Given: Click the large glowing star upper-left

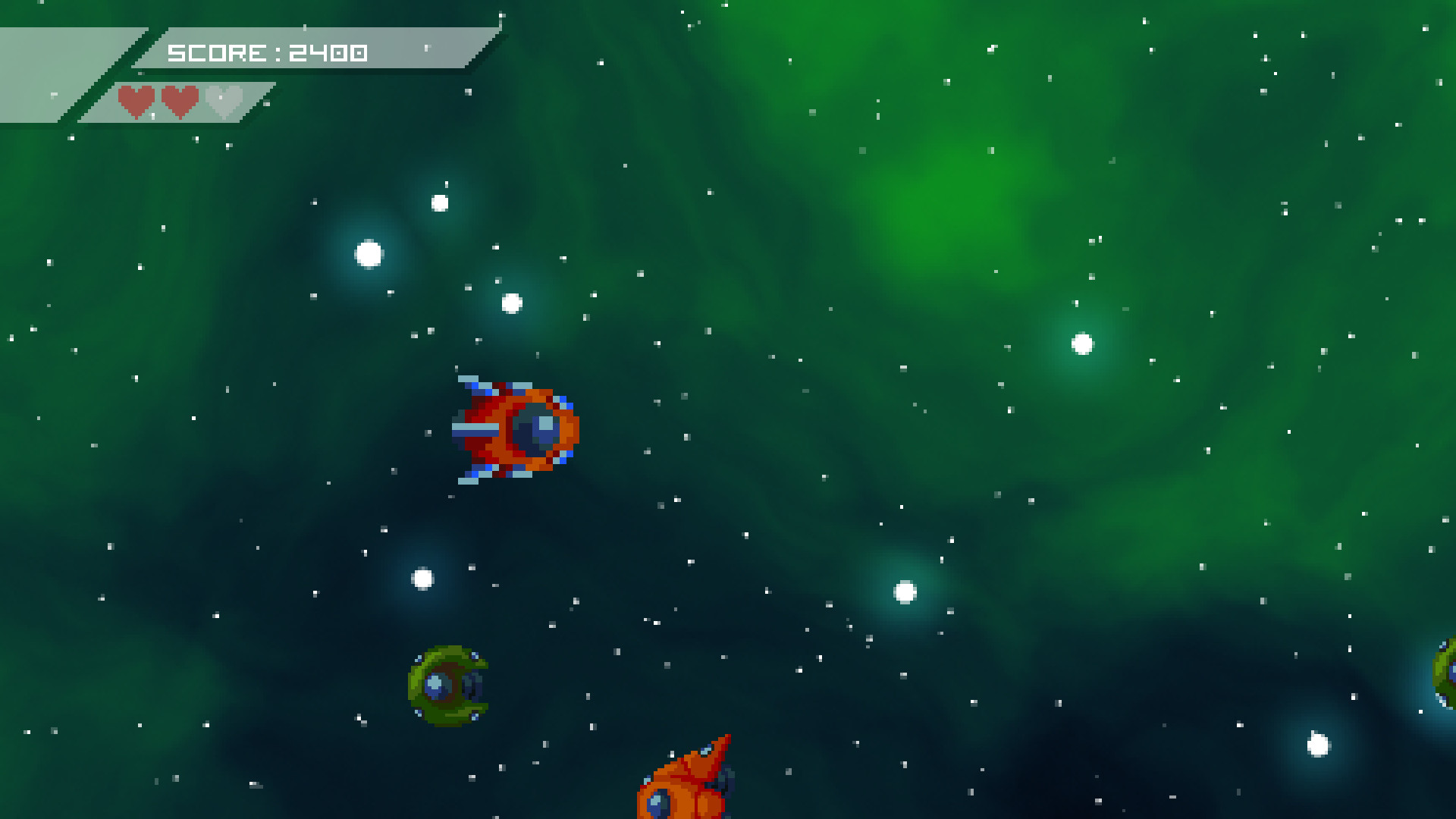Looking at the screenshot, I should point(368,253).
